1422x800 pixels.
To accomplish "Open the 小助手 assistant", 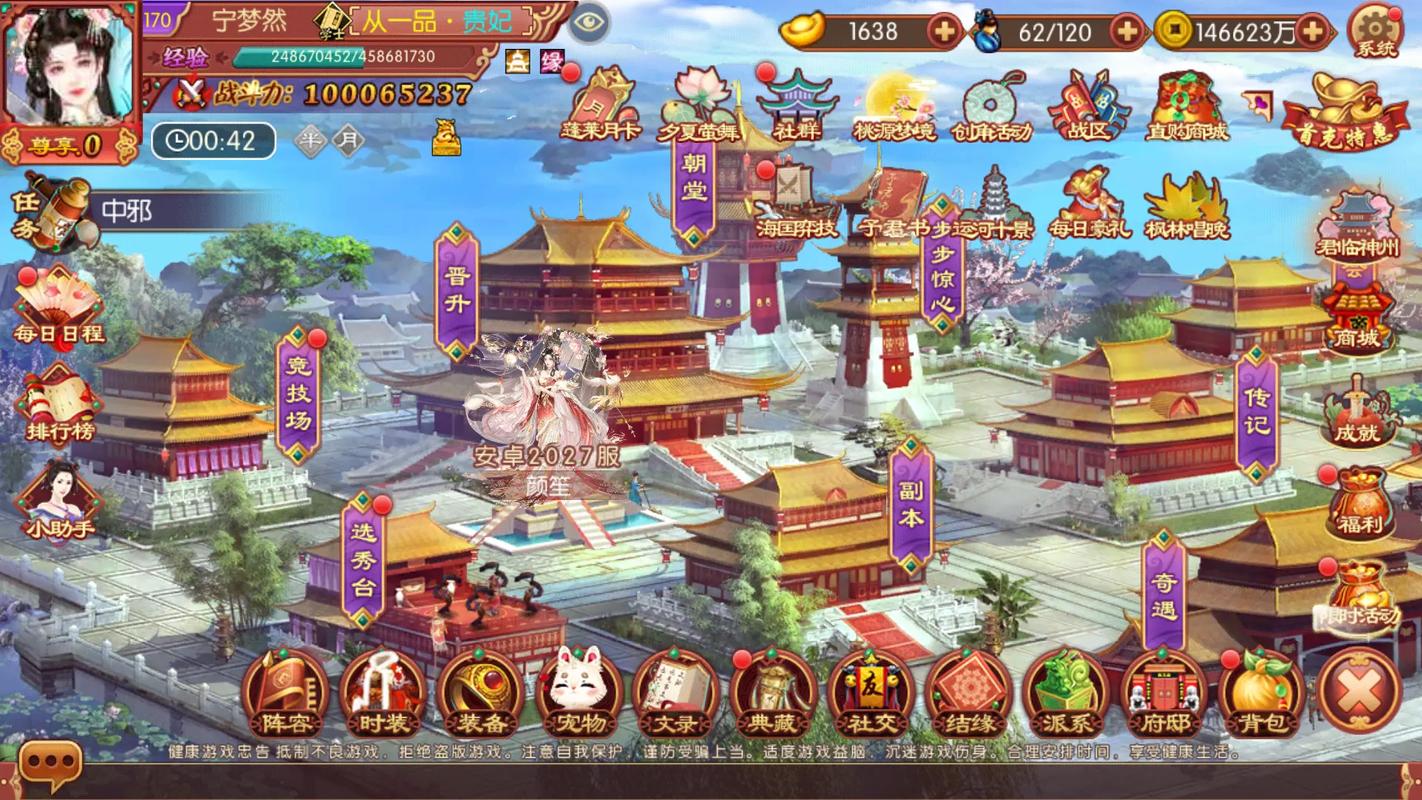I will coord(59,501).
